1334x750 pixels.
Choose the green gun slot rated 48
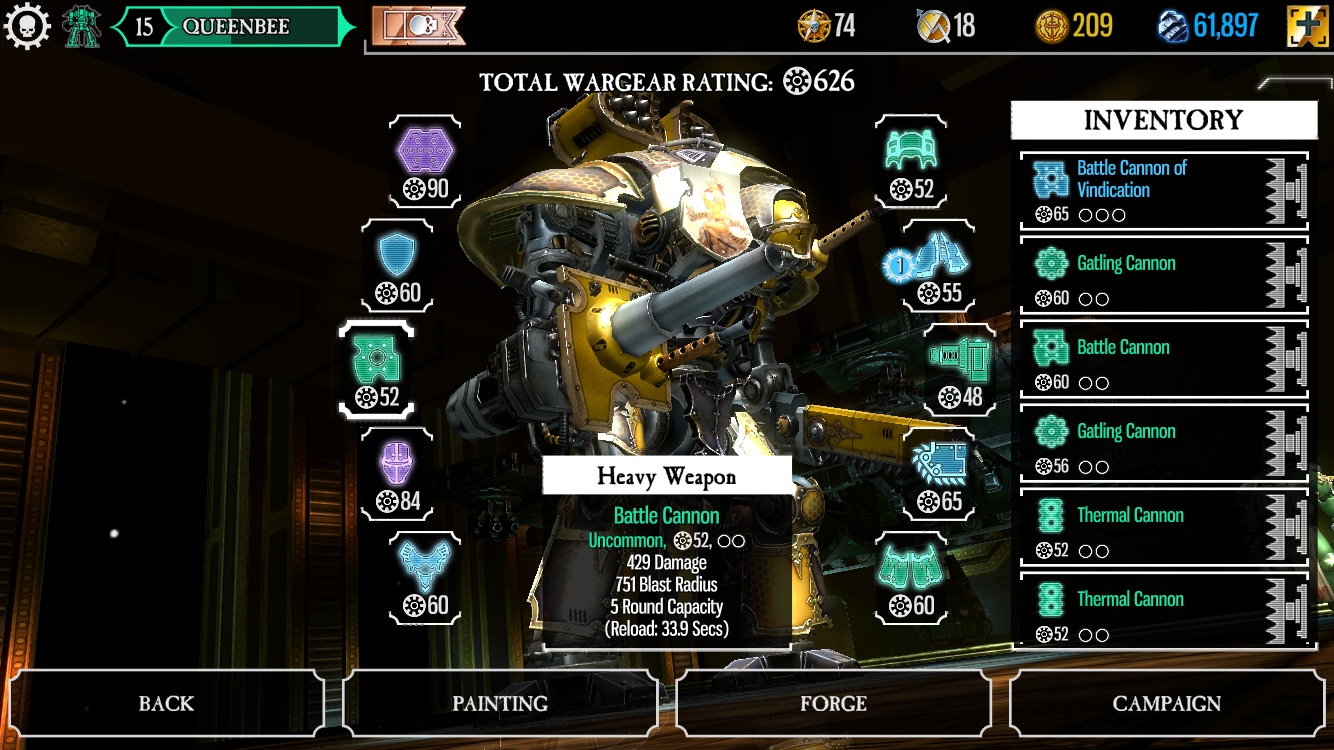959,371
